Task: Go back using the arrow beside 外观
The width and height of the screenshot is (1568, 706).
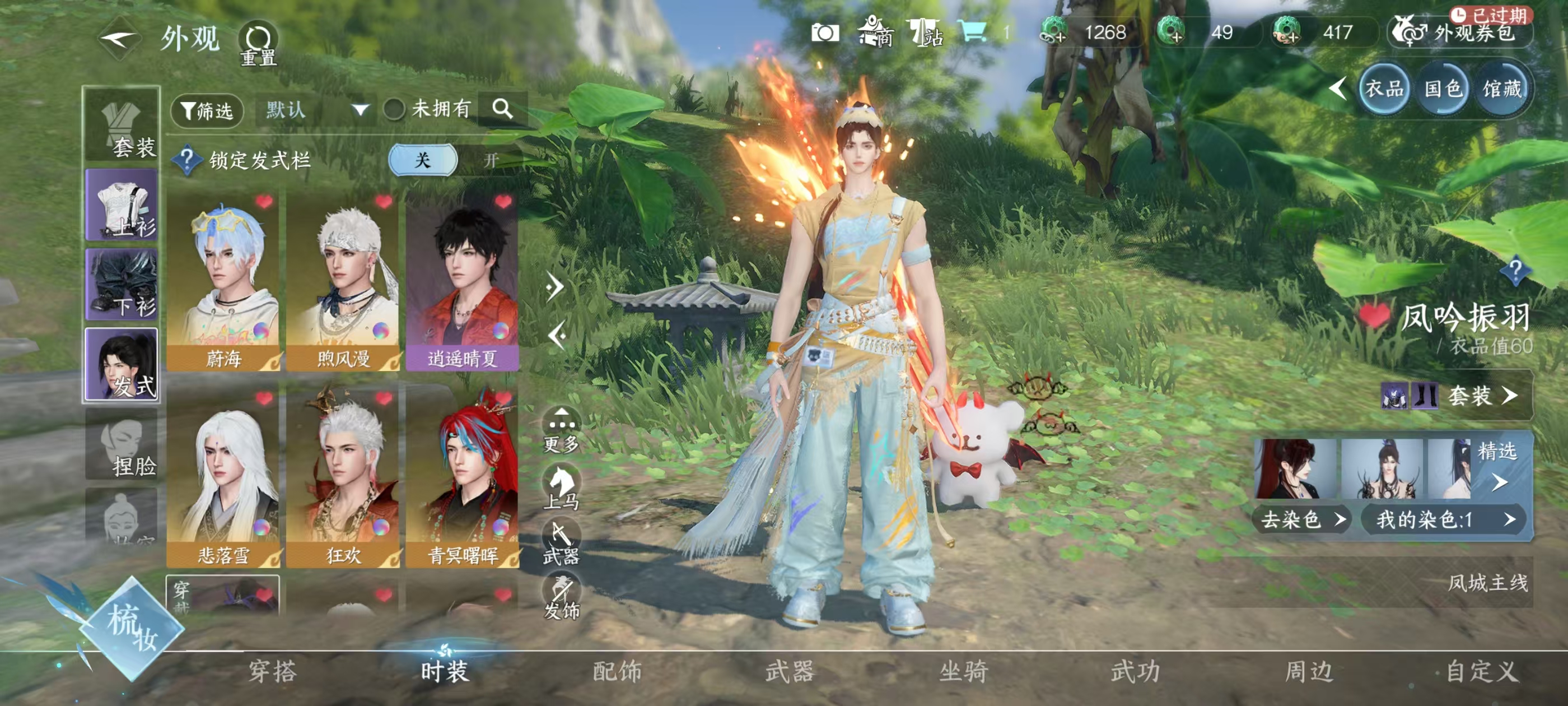Action: click(119, 40)
